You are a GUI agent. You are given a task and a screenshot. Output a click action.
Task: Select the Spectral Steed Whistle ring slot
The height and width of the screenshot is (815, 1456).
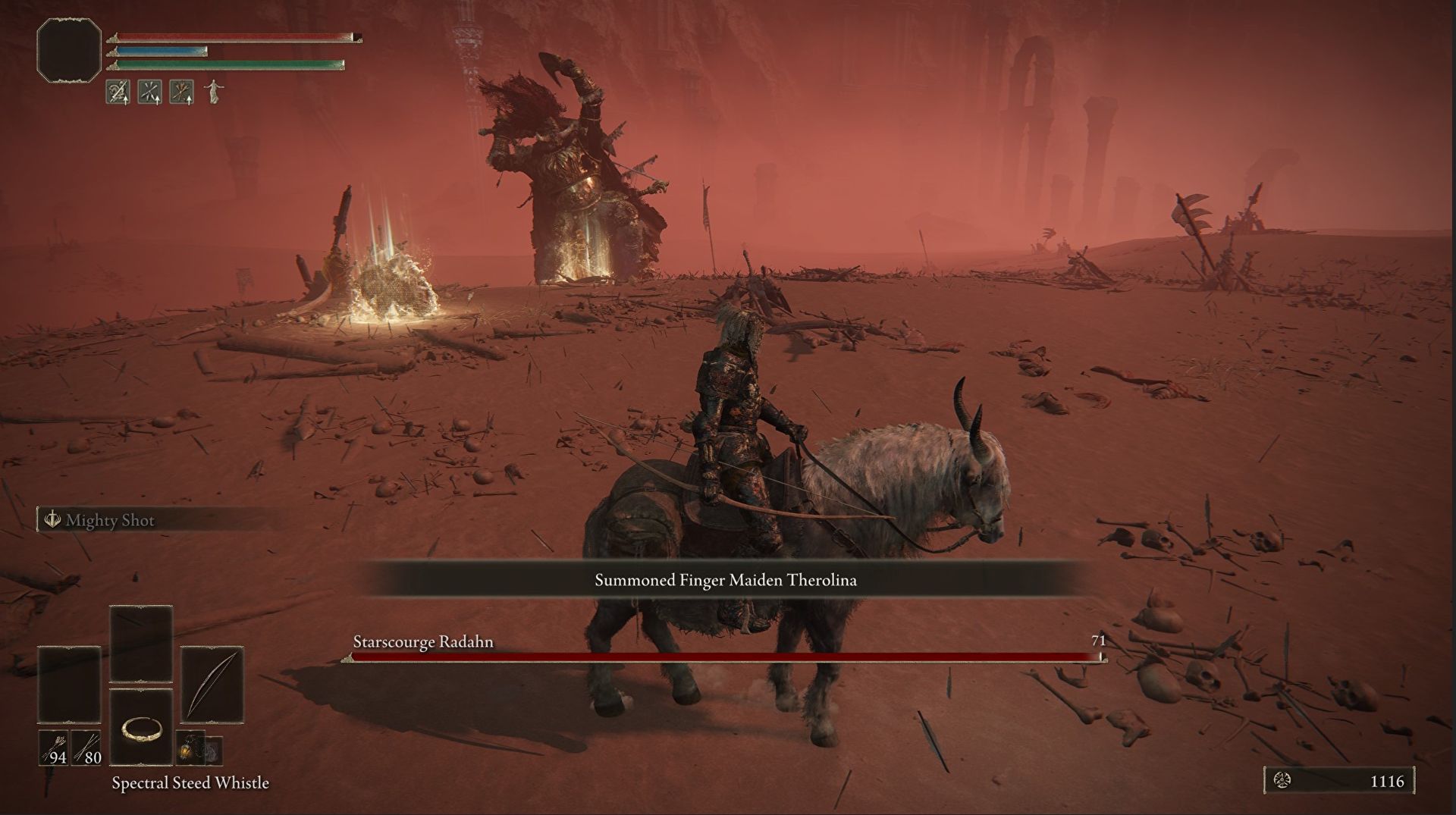coord(141,729)
